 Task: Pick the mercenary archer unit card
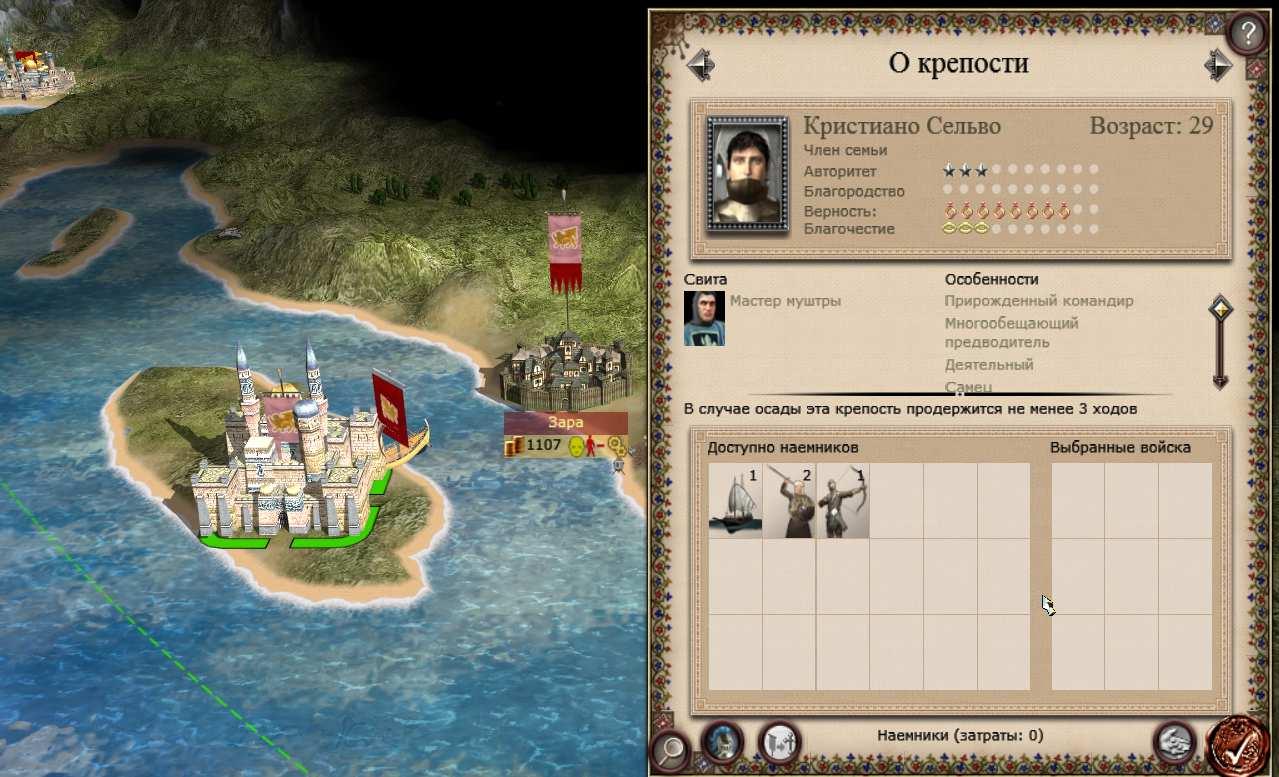843,501
